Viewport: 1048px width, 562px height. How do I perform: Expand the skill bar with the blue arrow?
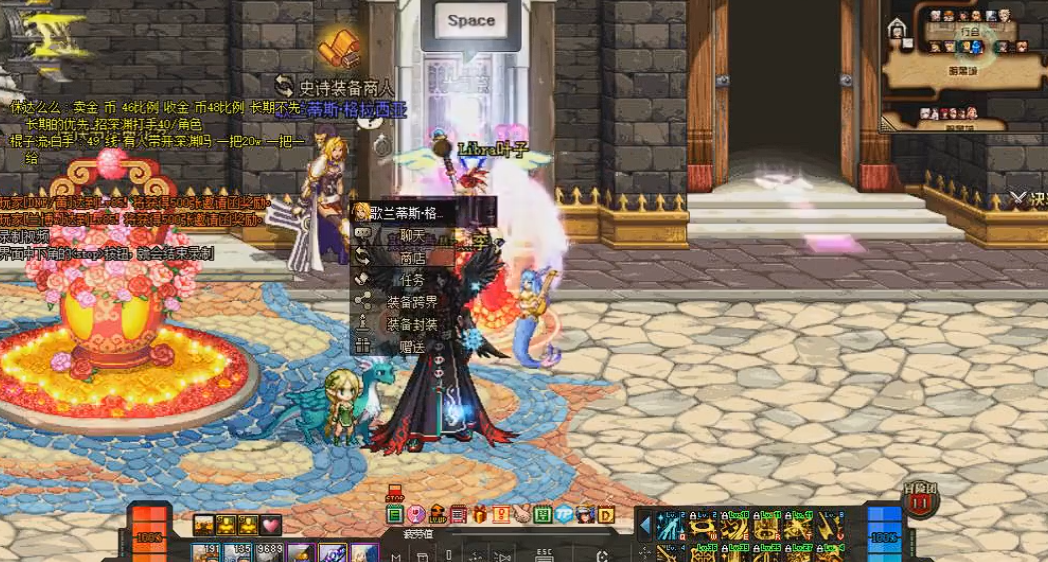(x=646, y=525)
